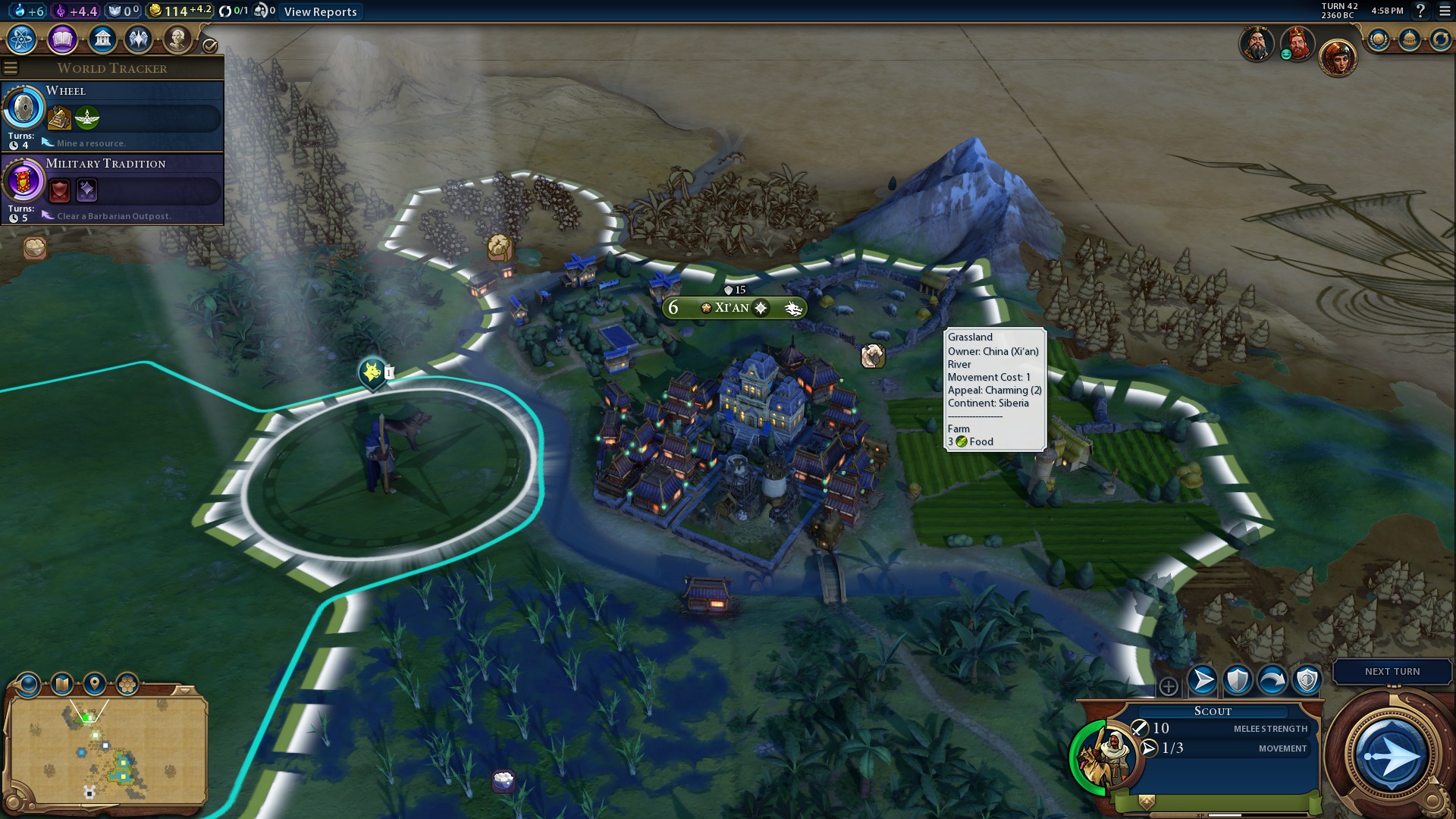
Task: Open the government building icon
Action: point(102,39)
